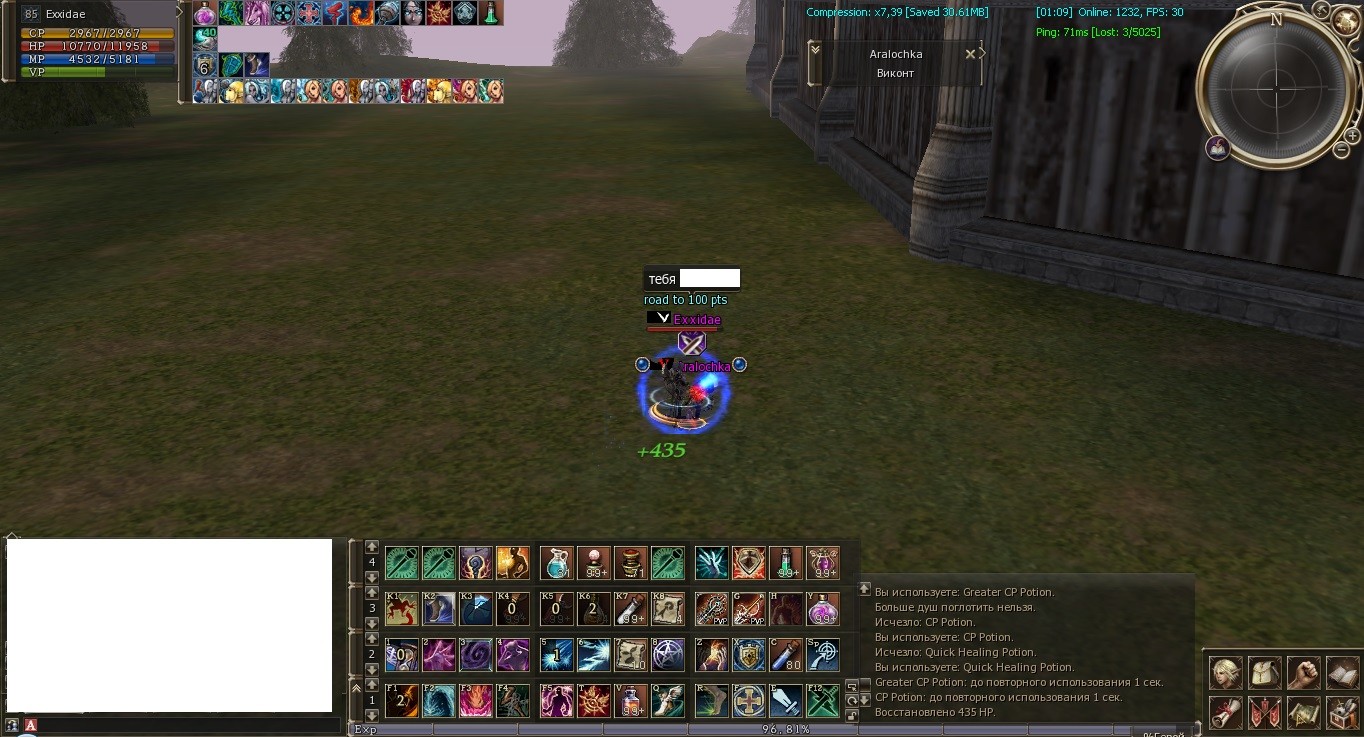Open the world map scroll icon
Screen dimensions: 1364x737
pos(1302,712)
